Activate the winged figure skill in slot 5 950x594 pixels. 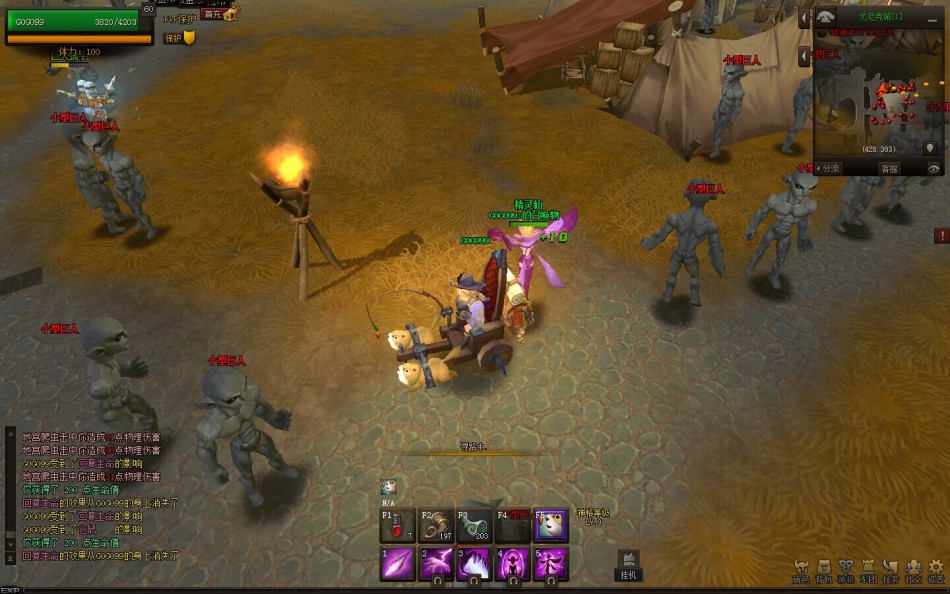(551, 564)
